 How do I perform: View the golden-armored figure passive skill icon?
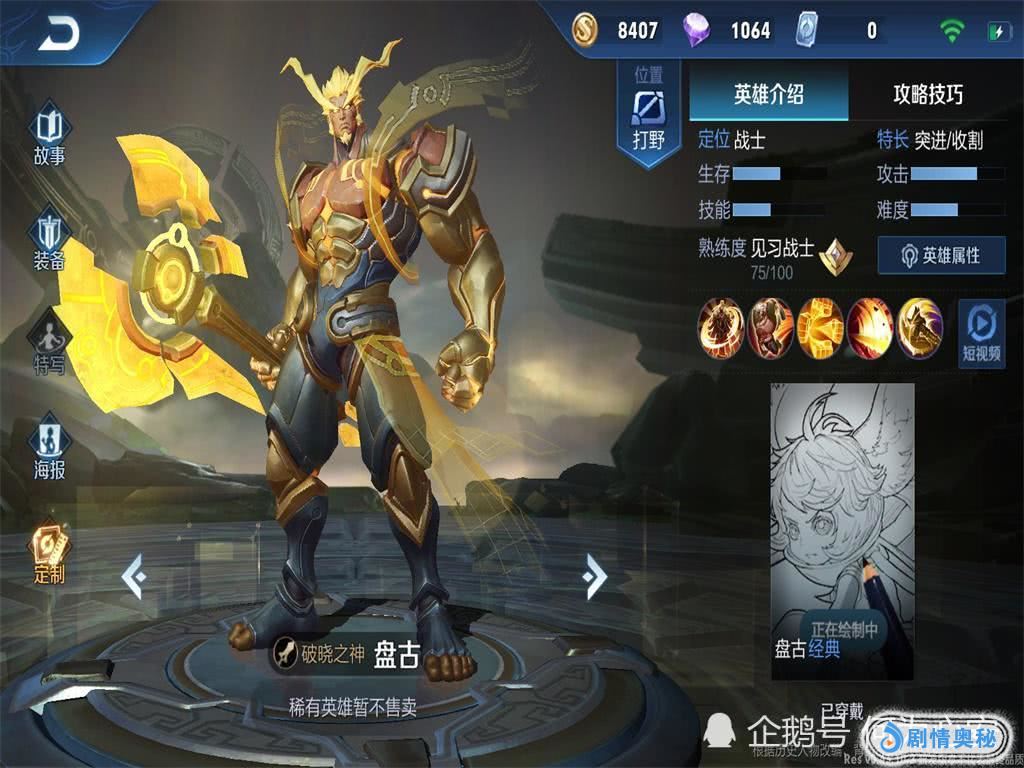point(720,328)
